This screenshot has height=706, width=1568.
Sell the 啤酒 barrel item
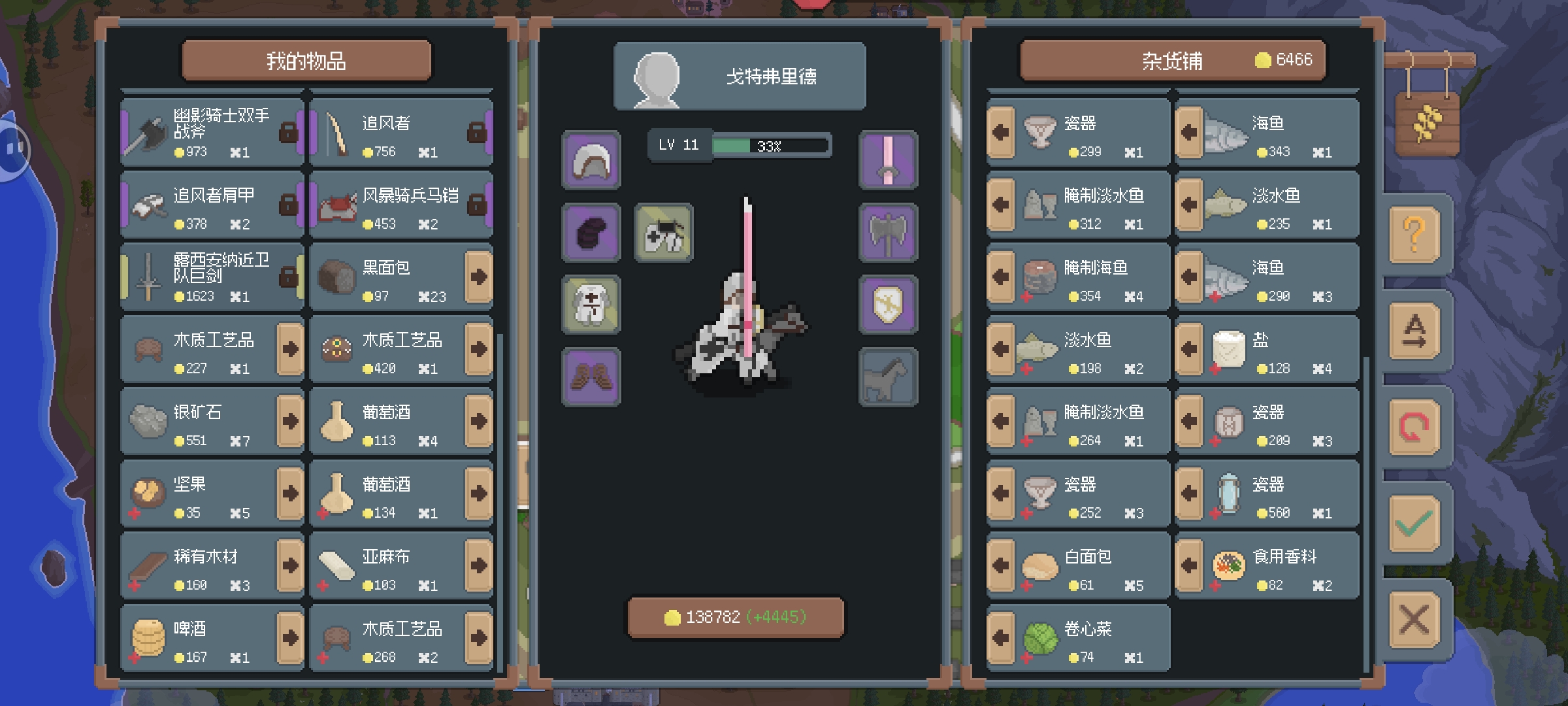[x=291, y=638]
